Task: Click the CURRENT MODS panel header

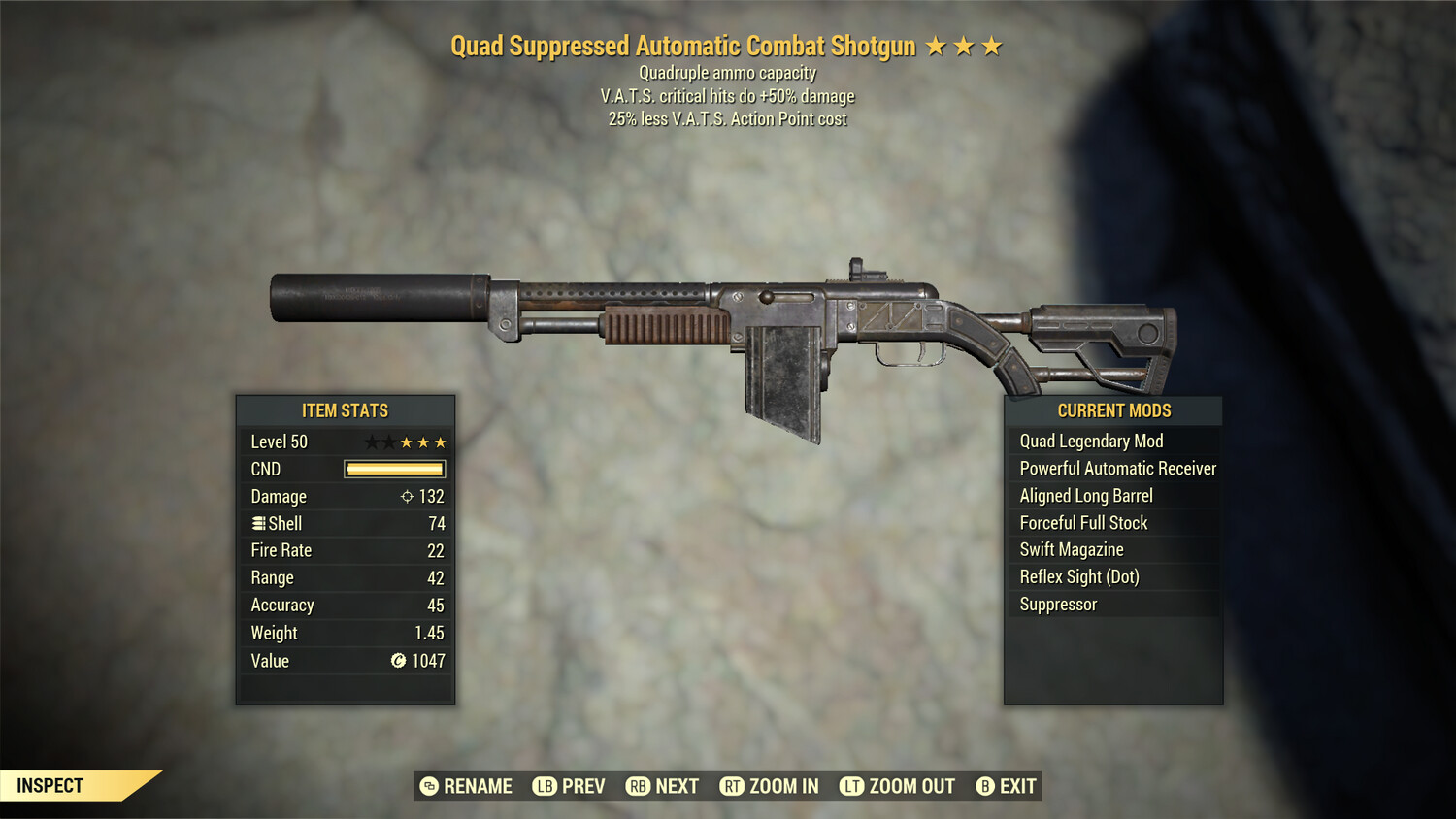Action: [1114, 410]
